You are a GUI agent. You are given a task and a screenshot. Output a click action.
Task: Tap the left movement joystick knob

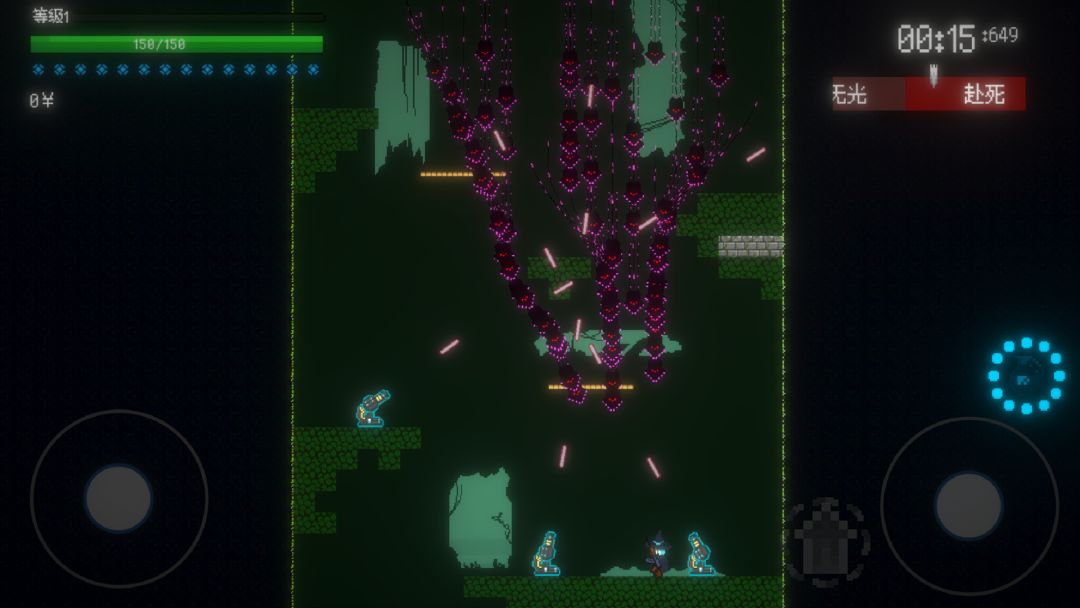[118, 498]
